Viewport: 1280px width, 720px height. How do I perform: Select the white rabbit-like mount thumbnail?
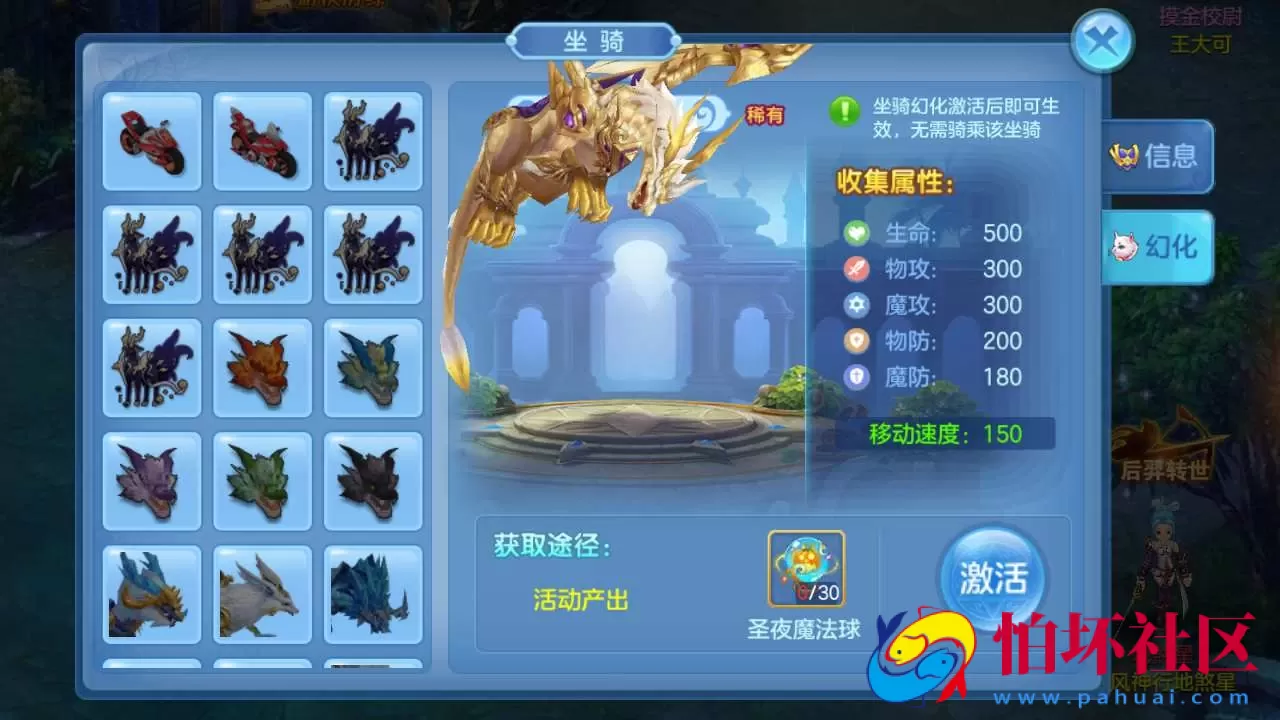pos(262,594)
